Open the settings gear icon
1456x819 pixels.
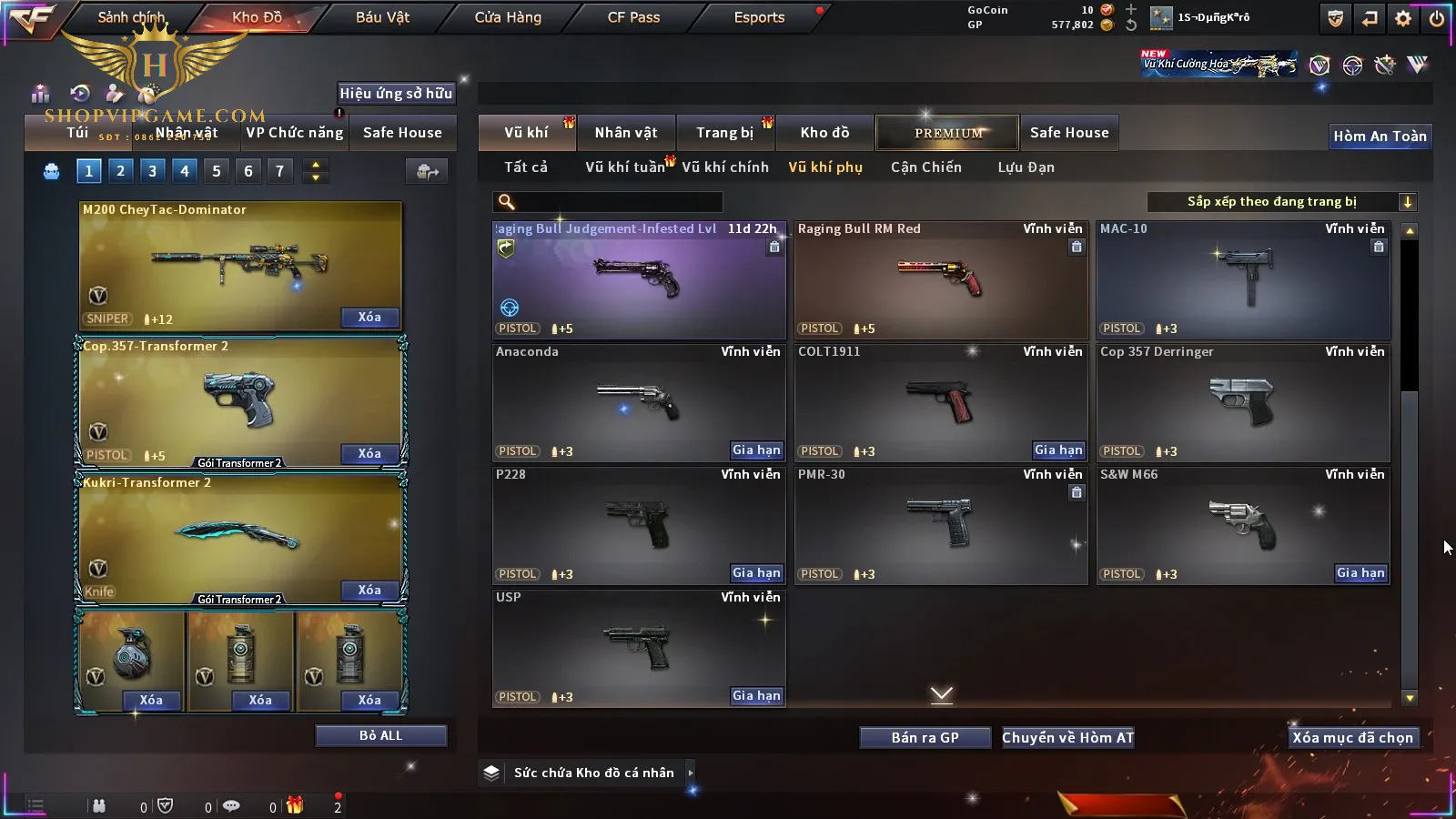click(x=1403, y=18)
